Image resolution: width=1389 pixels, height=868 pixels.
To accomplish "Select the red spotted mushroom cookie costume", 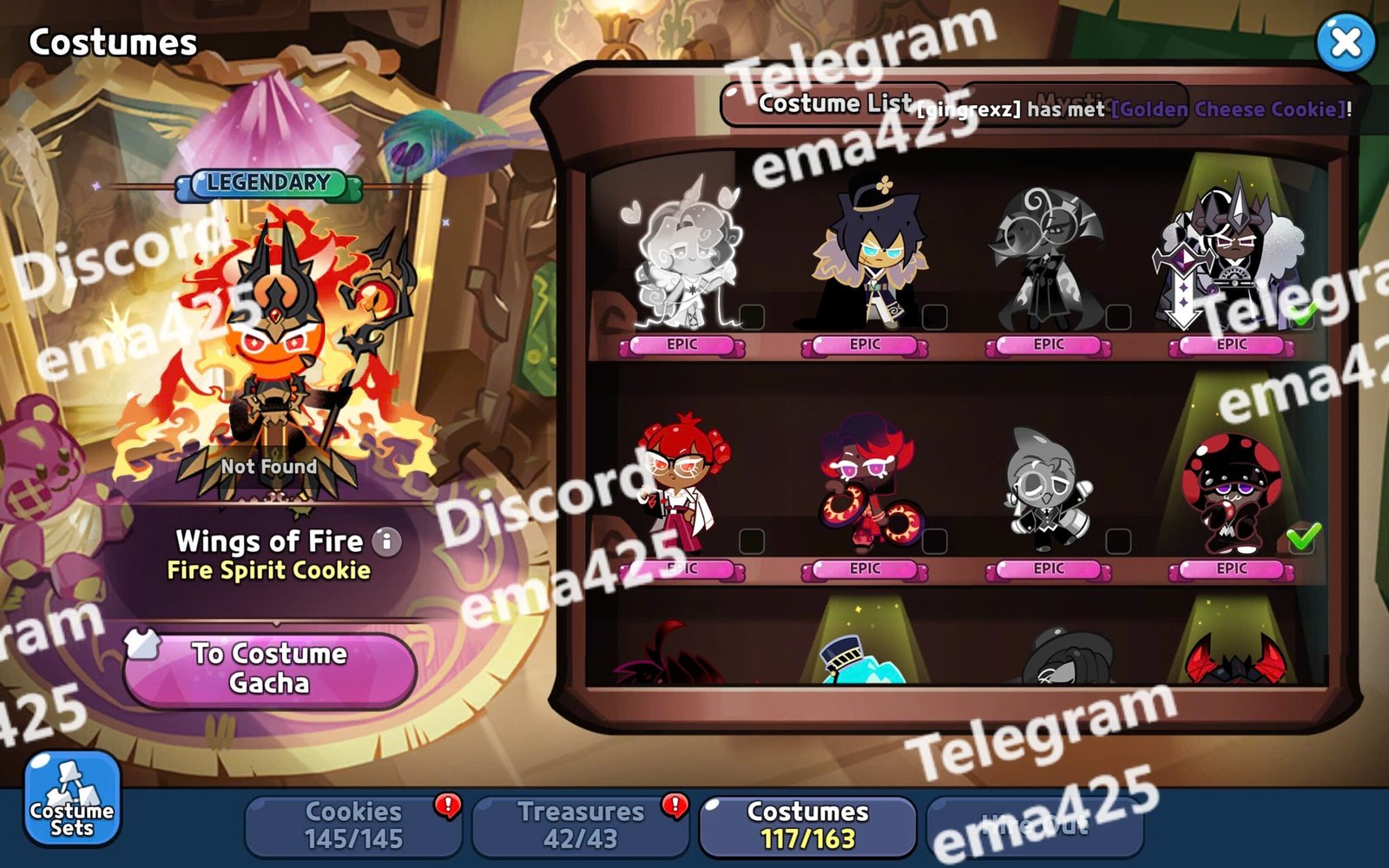I will (x=1231, y=490).
